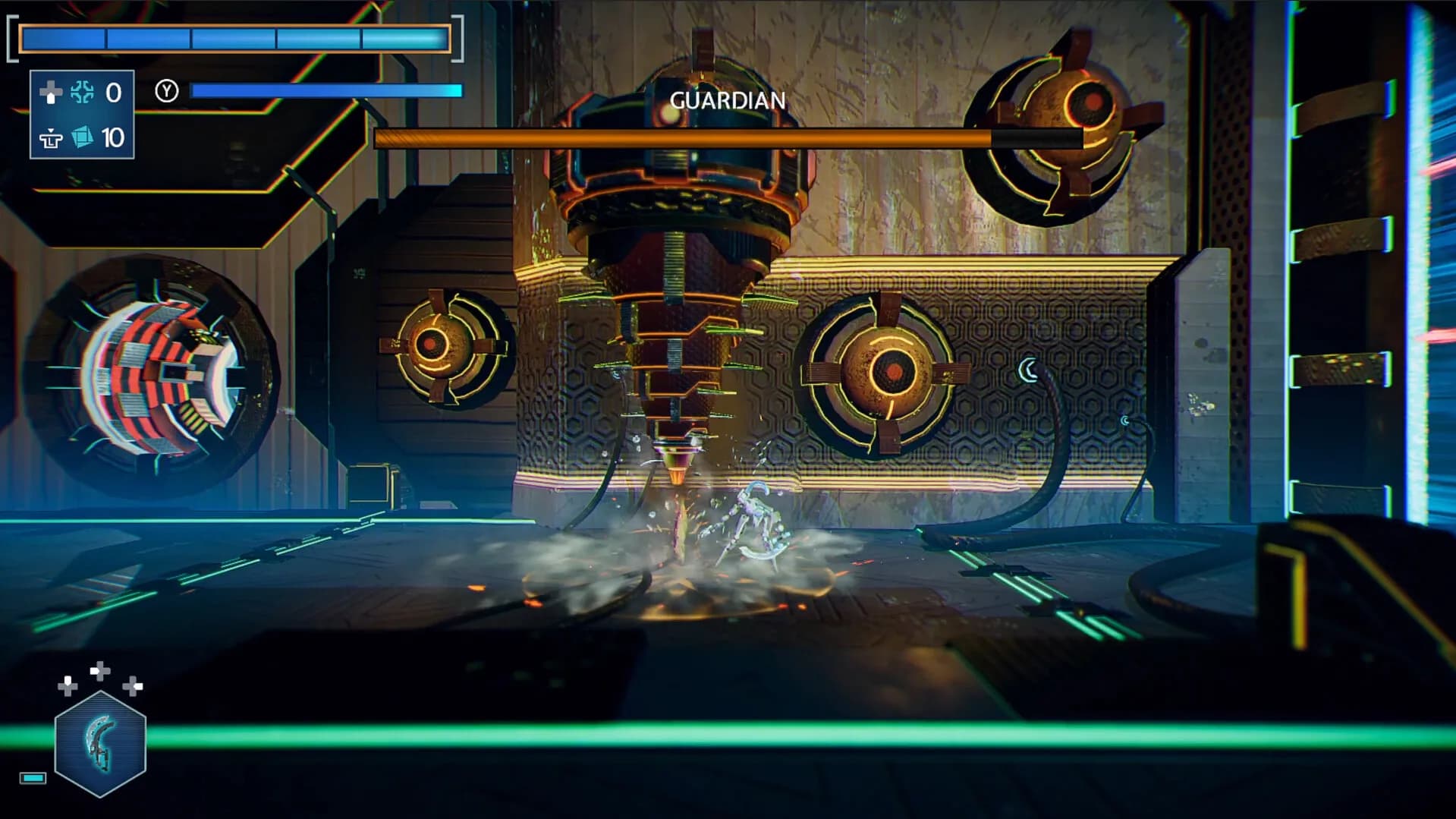Click the gray D-pad icon in the stats panel

coord(50,93)
